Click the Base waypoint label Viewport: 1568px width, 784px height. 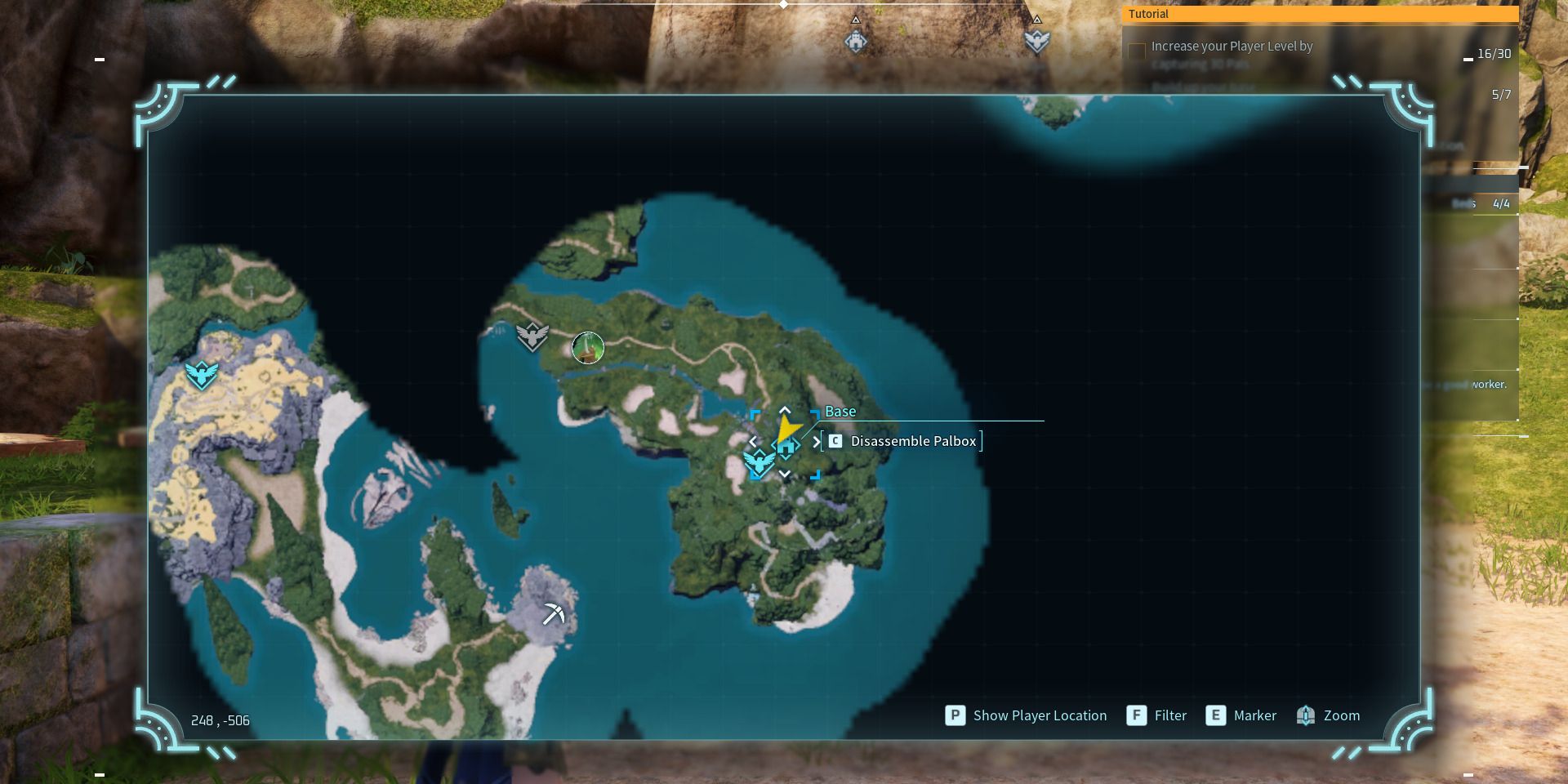coord(841,412)
